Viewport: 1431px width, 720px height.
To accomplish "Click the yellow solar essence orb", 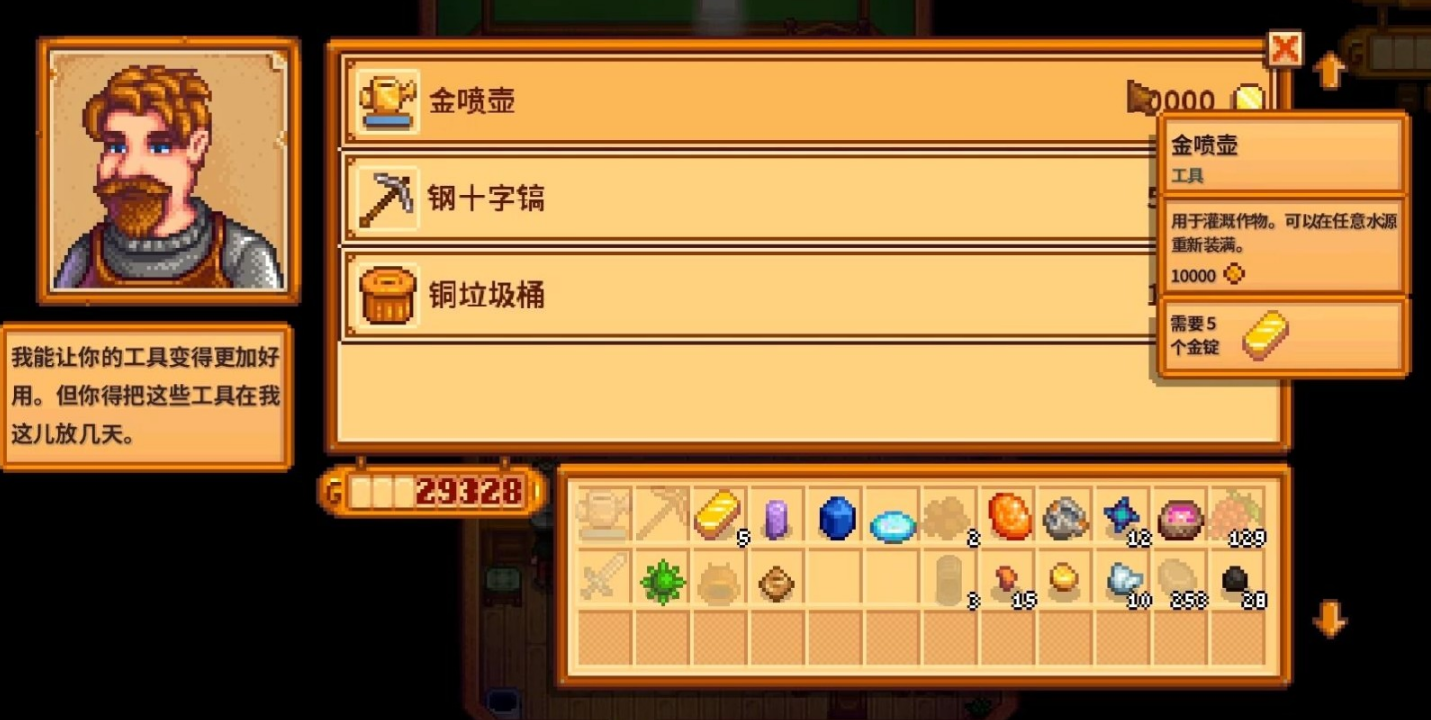I will coord(1065,580).
